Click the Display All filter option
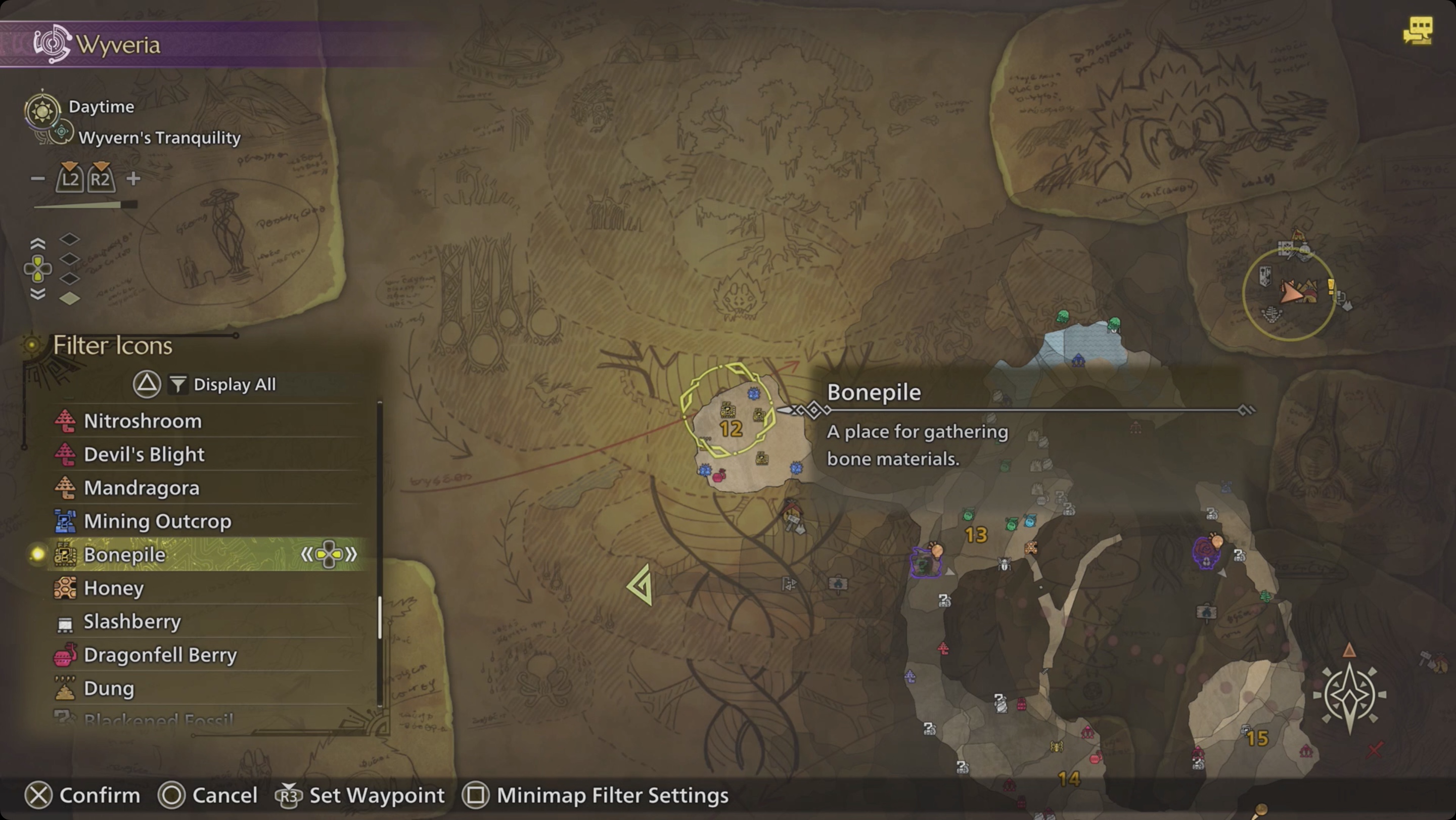Image resolution: width=1456 pixels, height=820 pixels. click(x=234, y=384)
